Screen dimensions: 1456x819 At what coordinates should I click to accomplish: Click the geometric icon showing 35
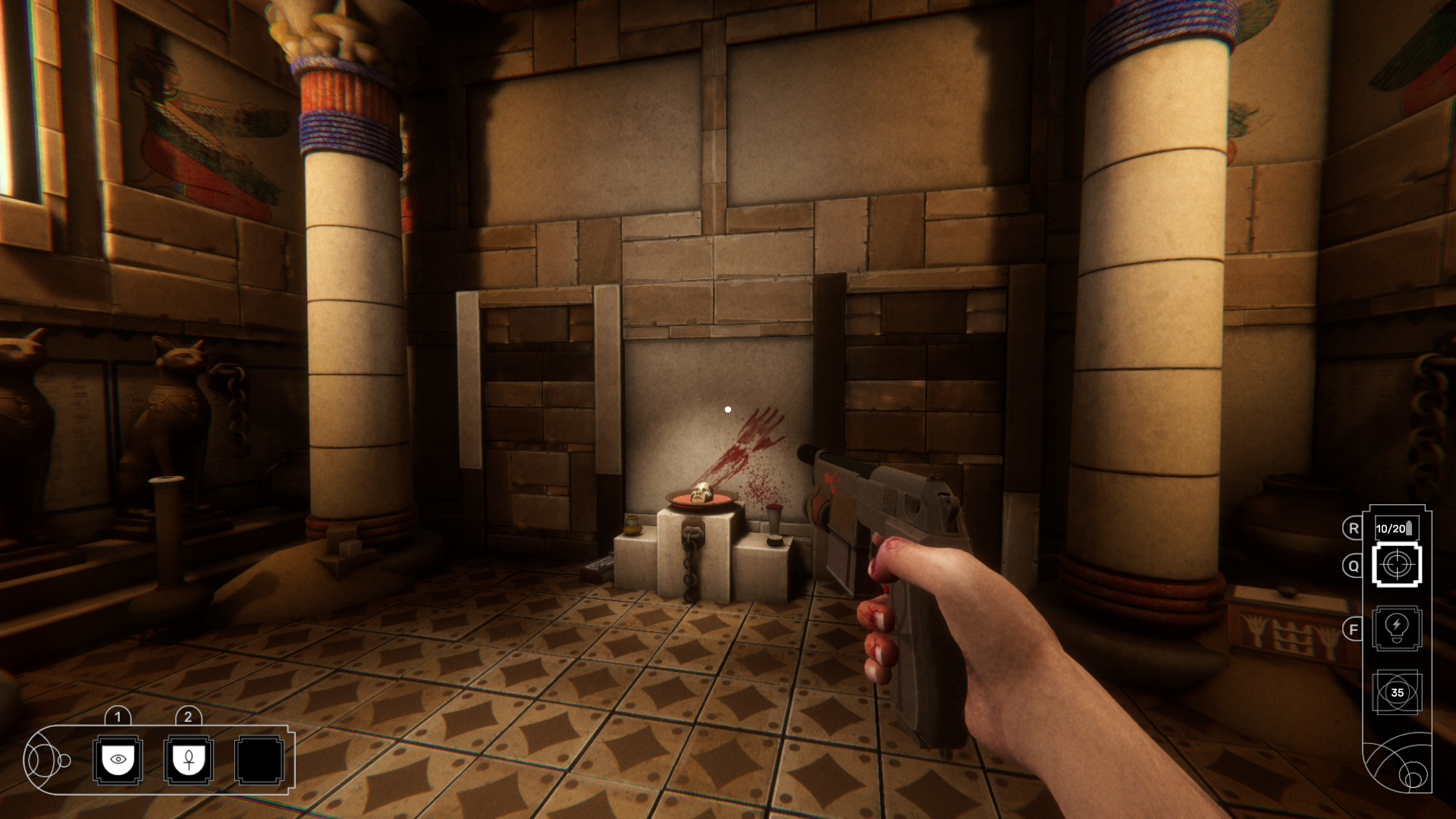click(1397, 692)
